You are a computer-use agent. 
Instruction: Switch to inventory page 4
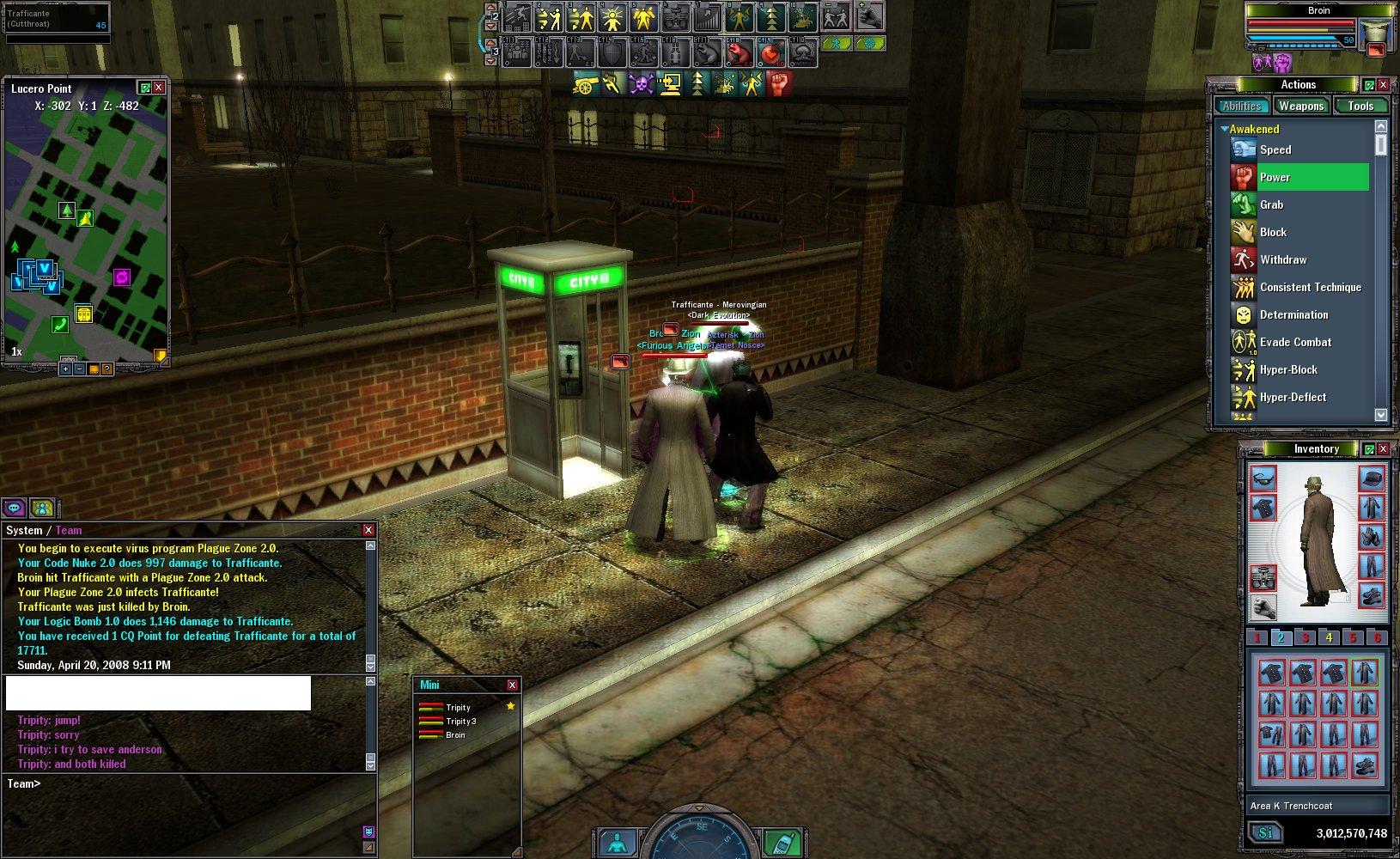click(x=1329, y=637)
